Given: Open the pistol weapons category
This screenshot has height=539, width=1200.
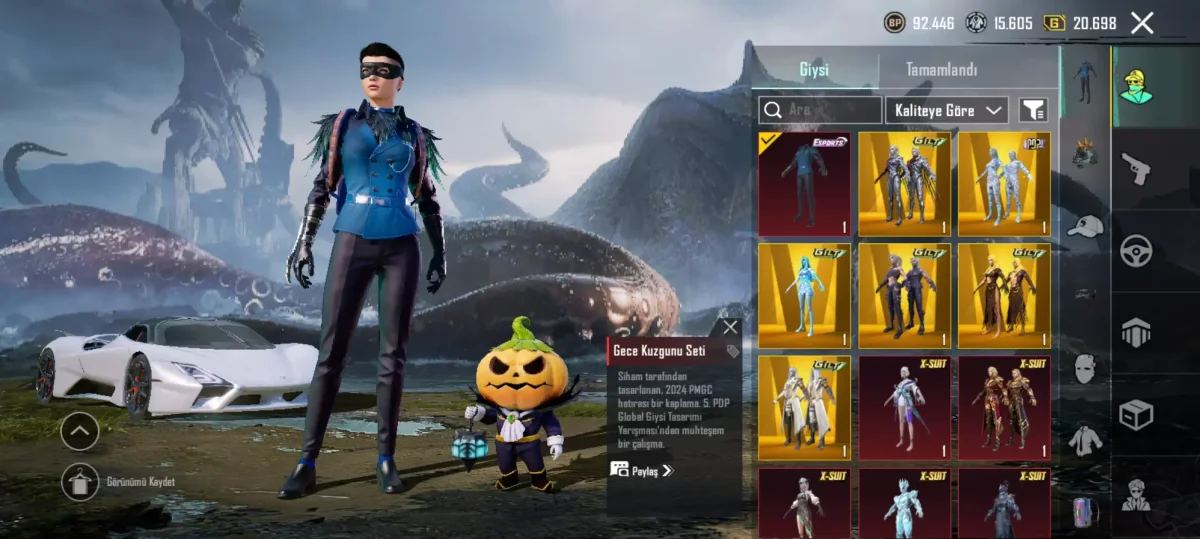Looking at the screenshot, I should point(1136,167).
